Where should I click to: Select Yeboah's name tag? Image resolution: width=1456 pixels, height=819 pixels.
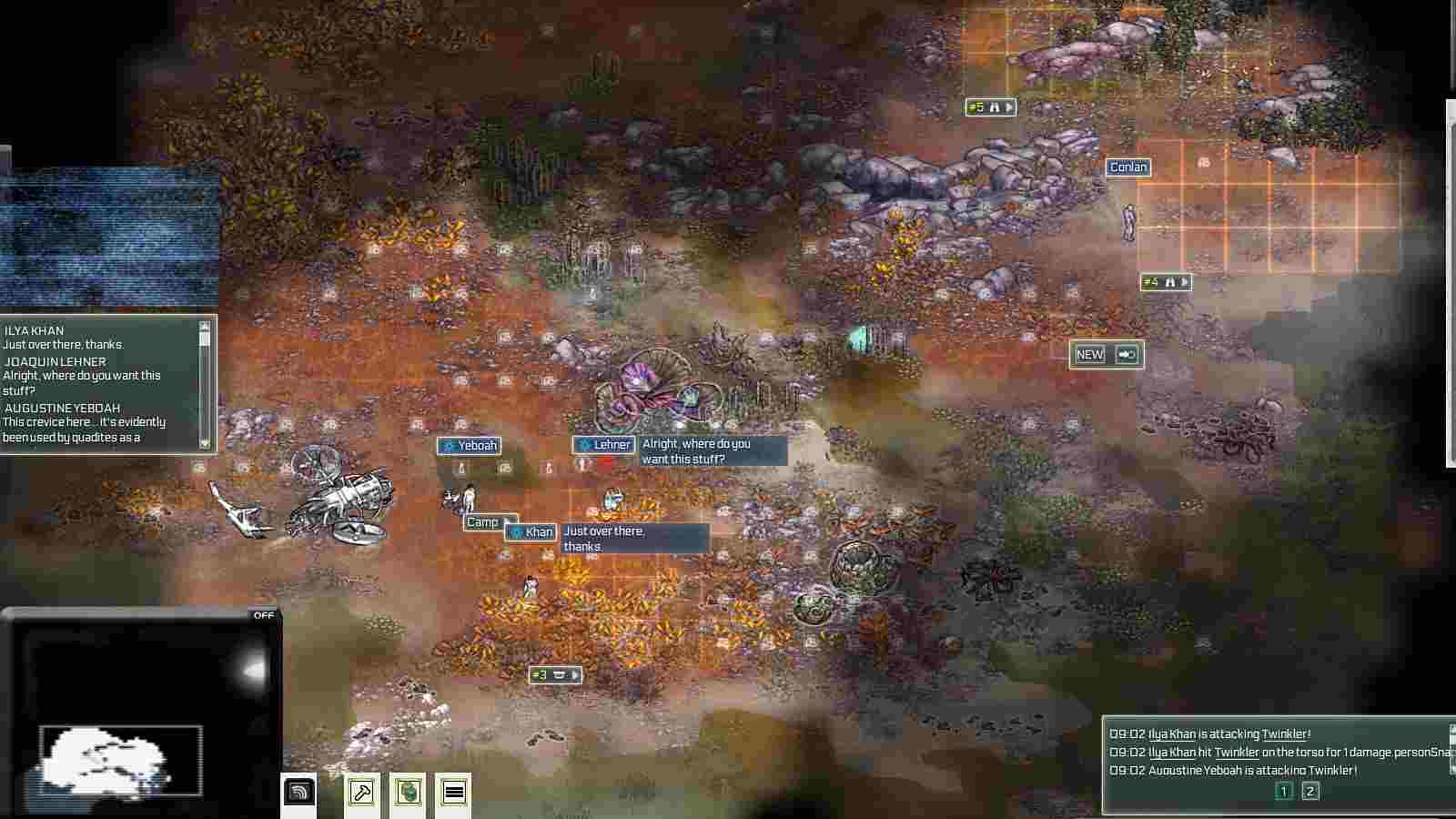tap(470, 446)
